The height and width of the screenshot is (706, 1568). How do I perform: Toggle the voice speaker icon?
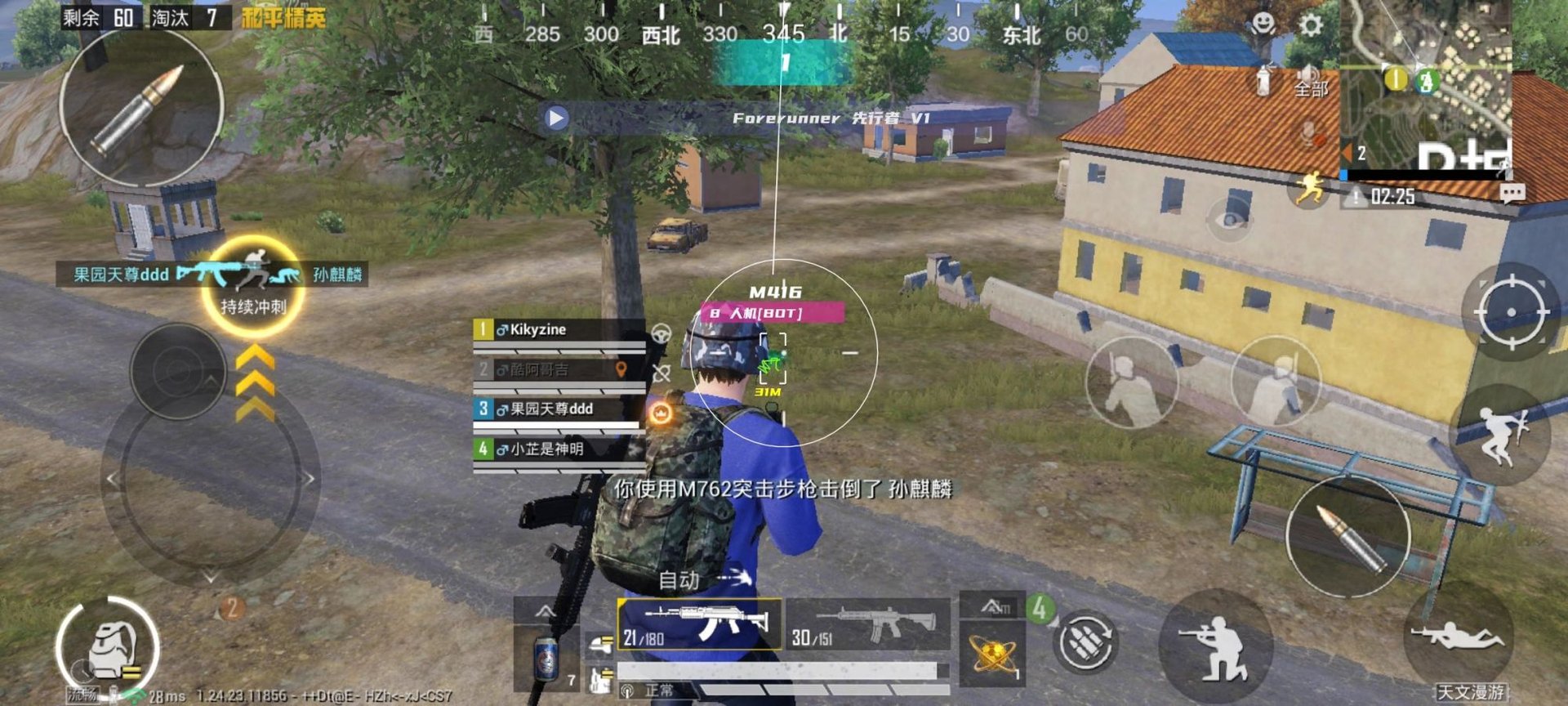pyautogui.click(x=1305, y=72)
